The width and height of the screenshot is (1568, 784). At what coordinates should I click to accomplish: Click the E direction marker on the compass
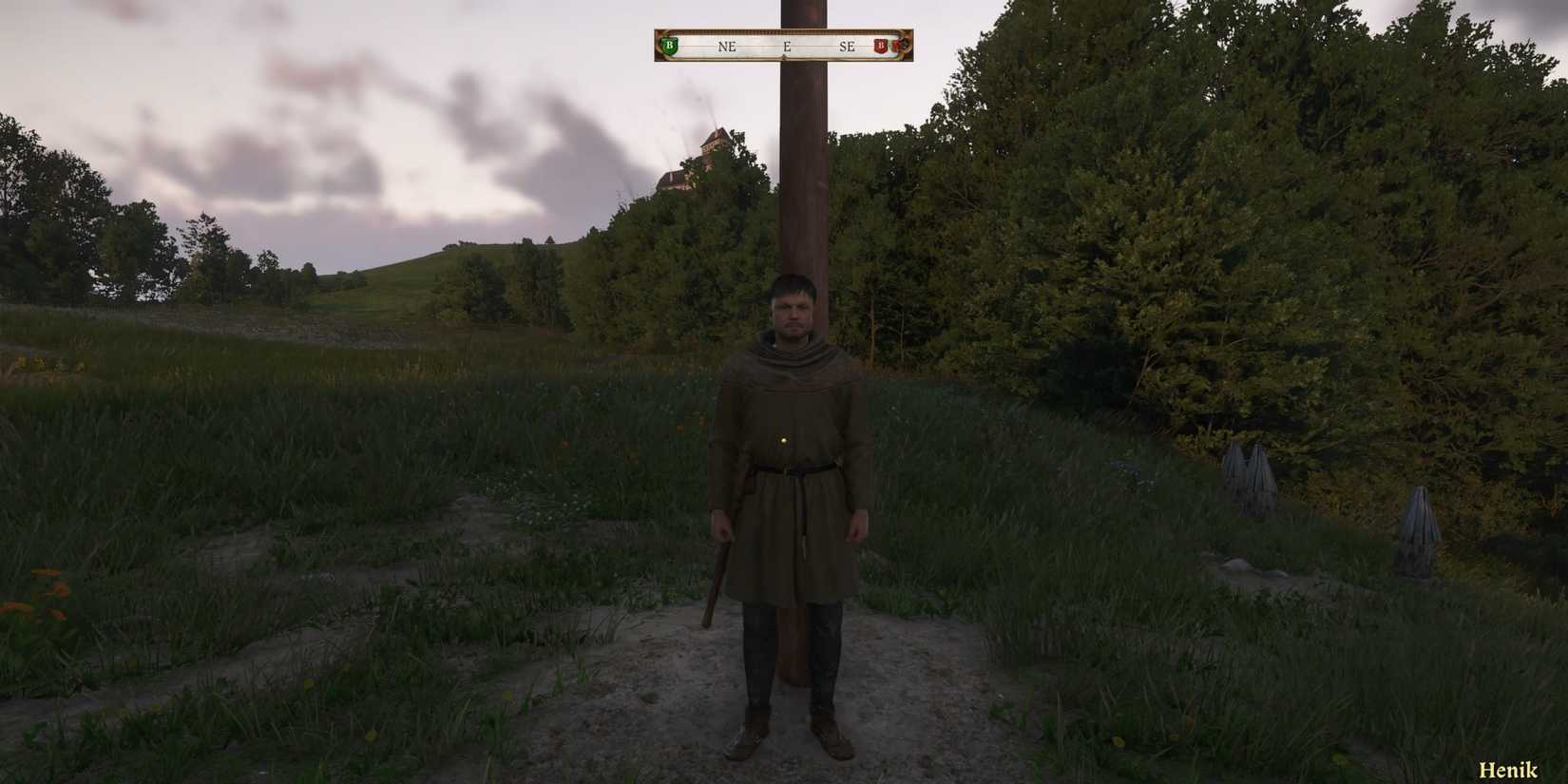tap(787, 46)
